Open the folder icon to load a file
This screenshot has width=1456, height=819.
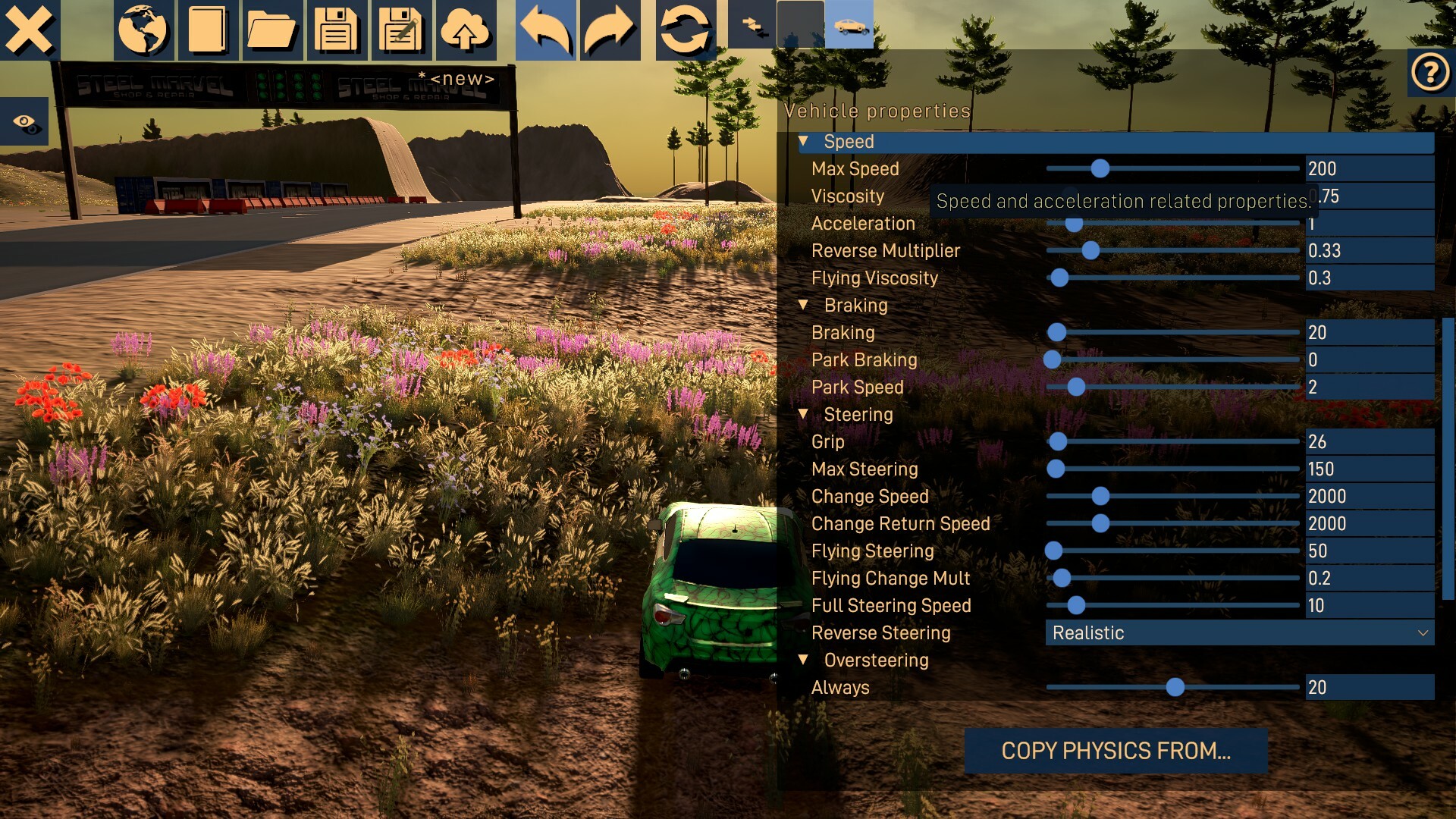tap(271, 30)
